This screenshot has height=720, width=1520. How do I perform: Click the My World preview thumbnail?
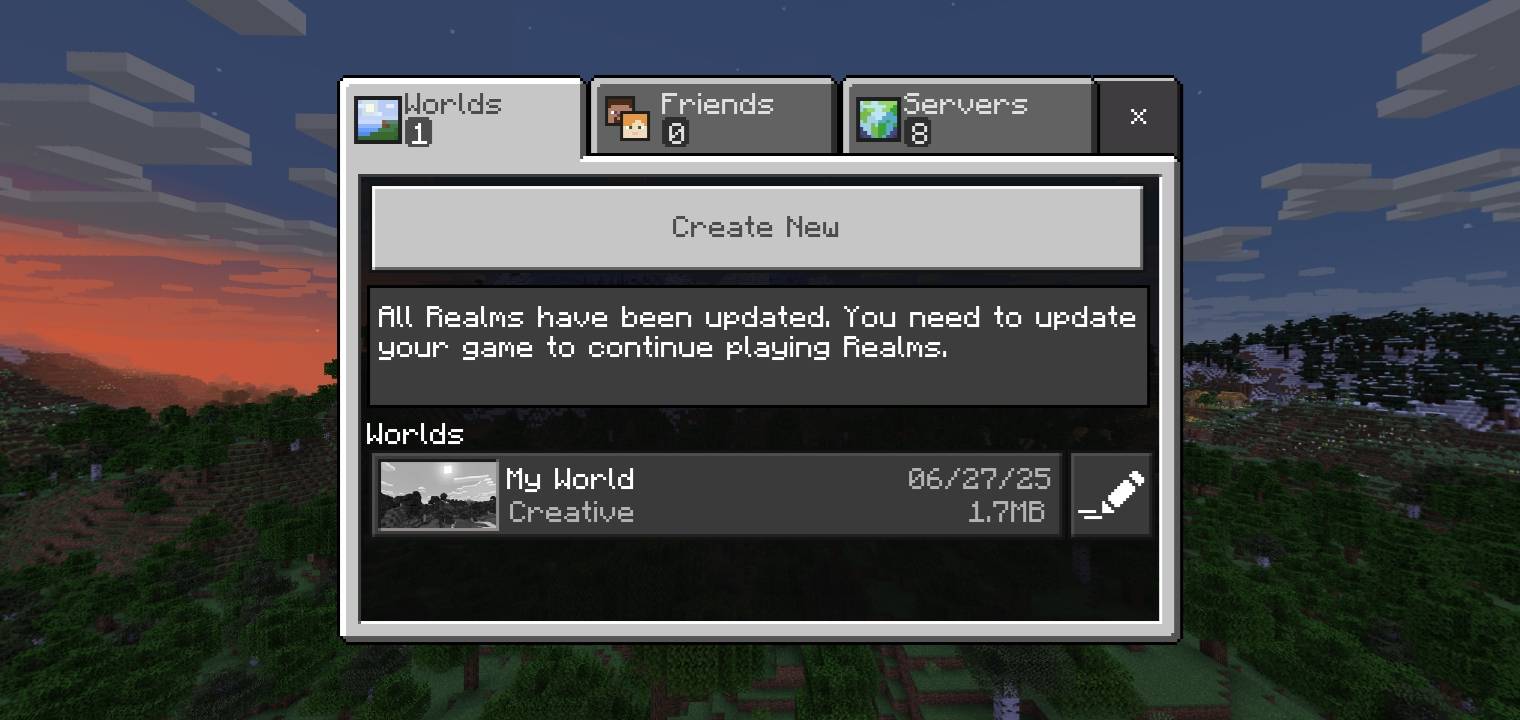click(x=437, y=494)
